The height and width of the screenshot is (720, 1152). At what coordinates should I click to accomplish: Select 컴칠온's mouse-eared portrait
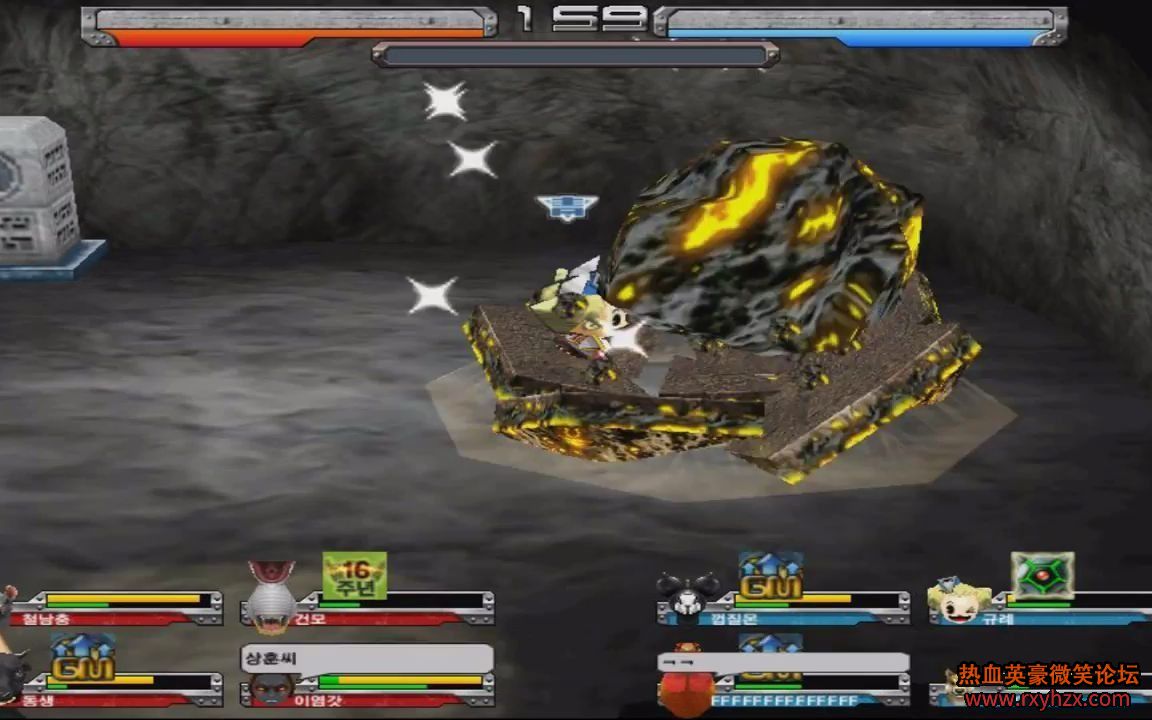[688, 596]
